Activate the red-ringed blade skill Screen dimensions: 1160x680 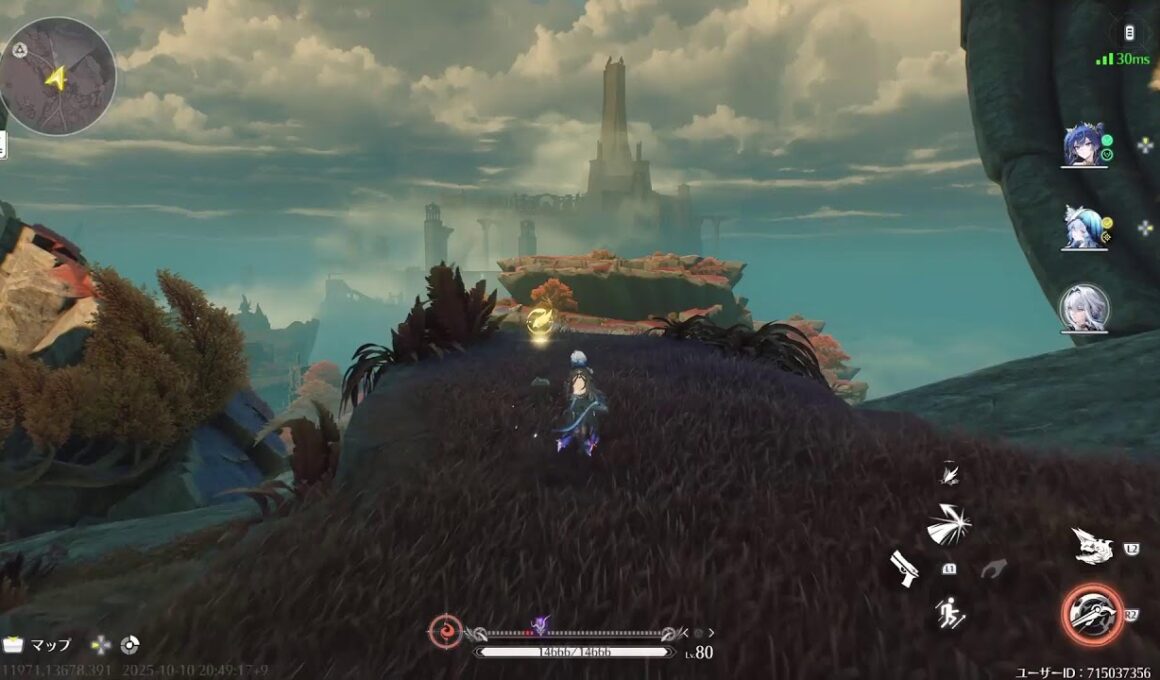[x=1092, y=614]
